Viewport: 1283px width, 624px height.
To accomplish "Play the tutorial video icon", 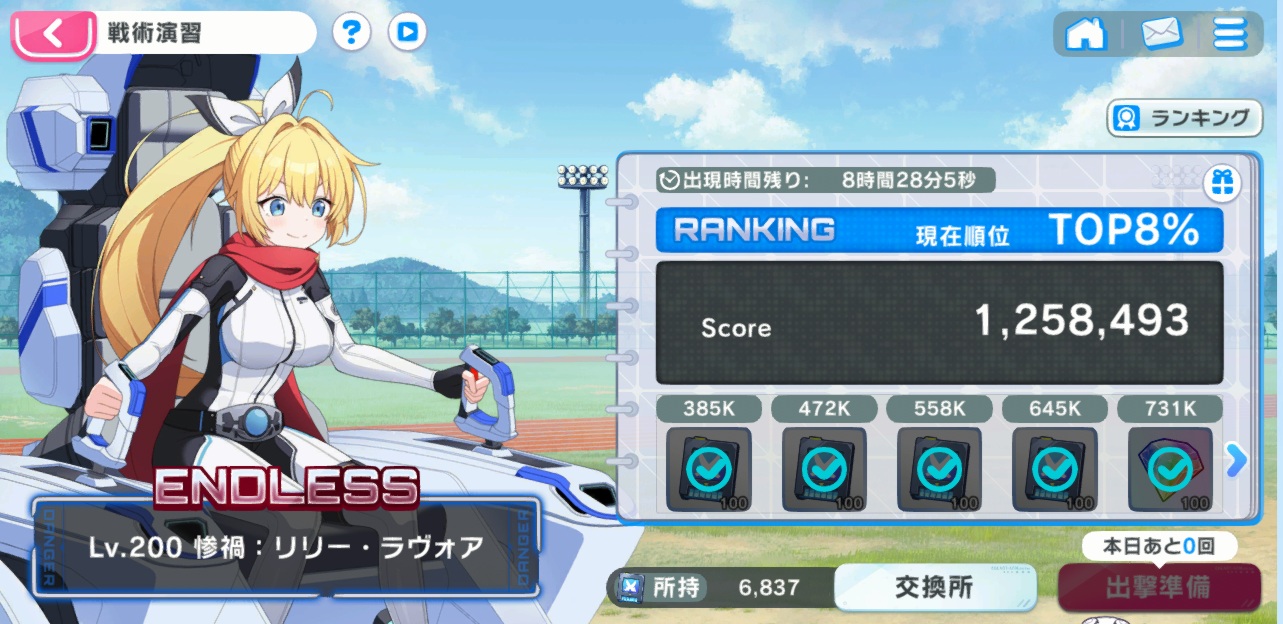I will pos(407,32).
